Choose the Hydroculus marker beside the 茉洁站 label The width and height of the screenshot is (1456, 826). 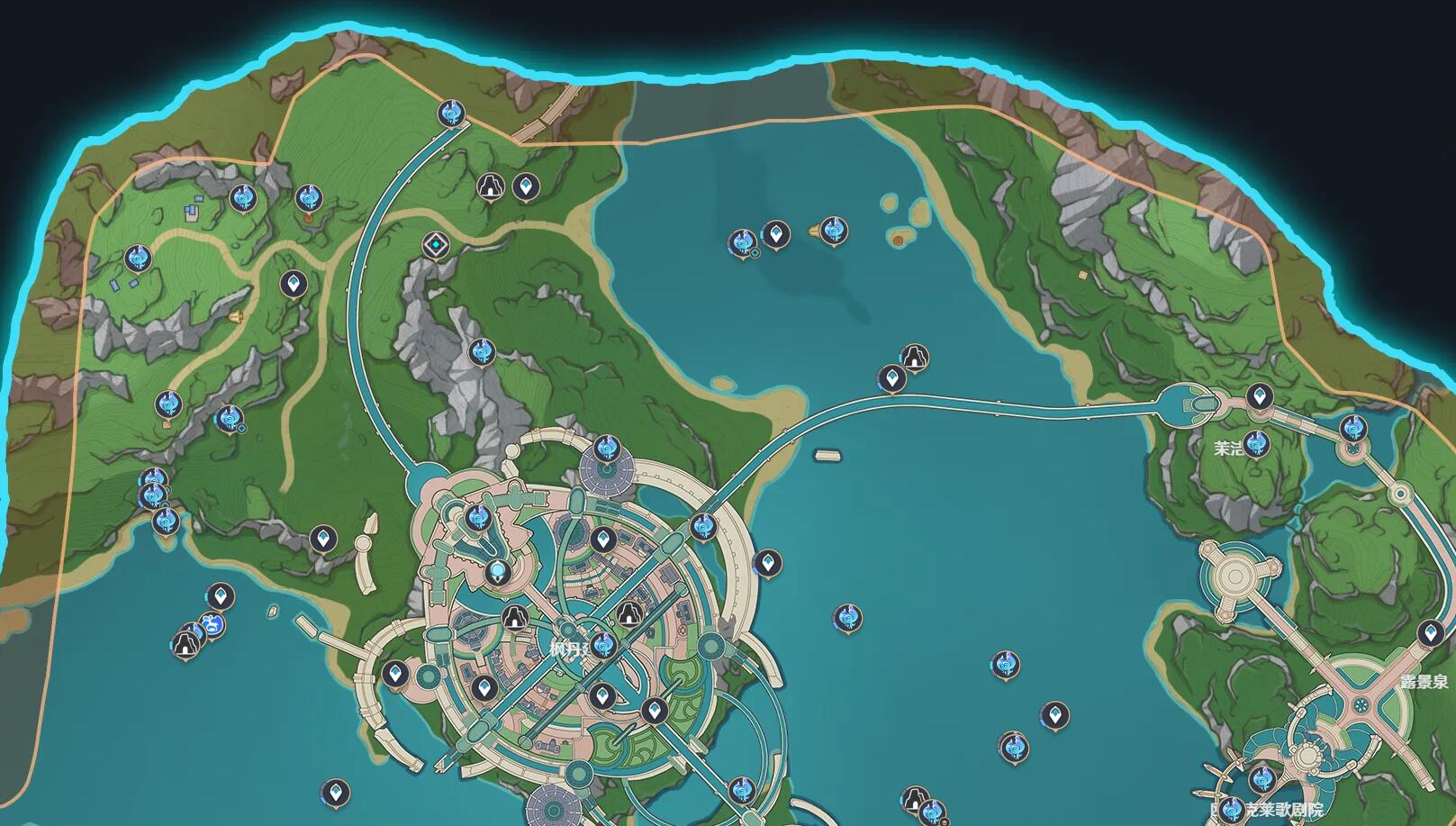[x=1256, y=443]
